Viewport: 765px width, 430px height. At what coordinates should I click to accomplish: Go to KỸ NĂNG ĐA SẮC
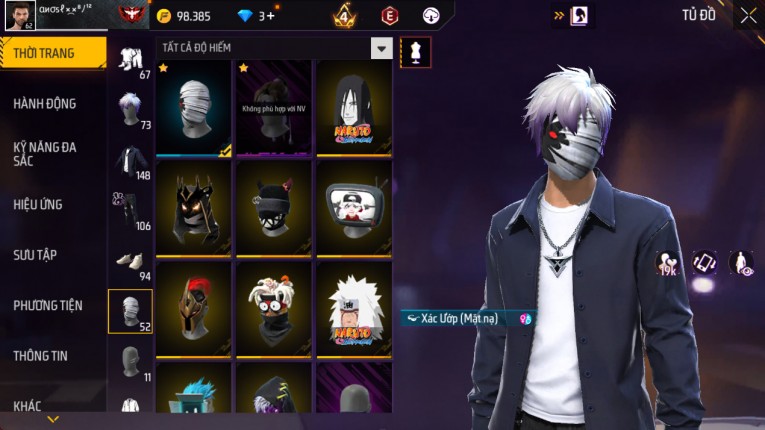tap(45, 153)
